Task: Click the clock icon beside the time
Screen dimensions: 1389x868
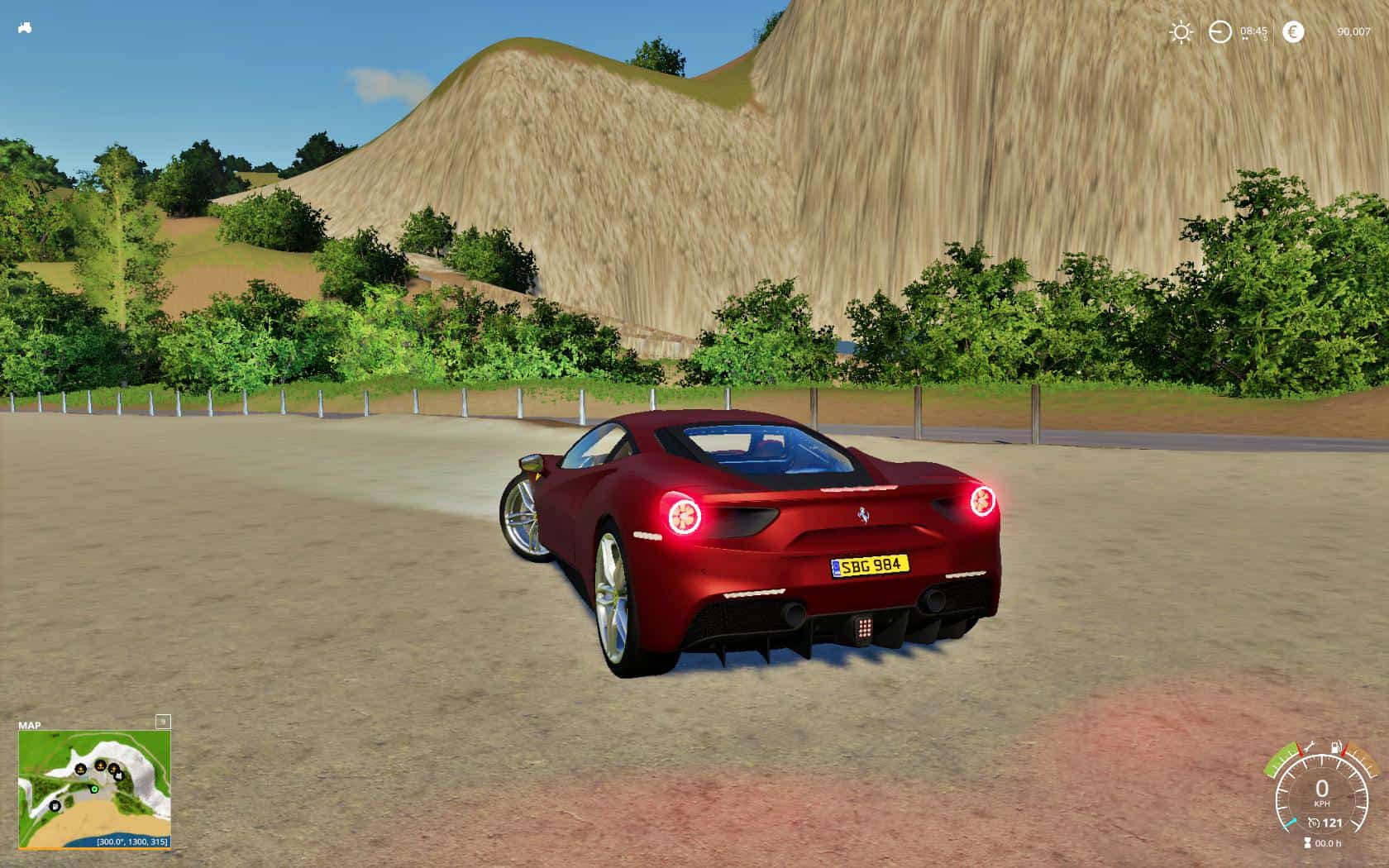Action: click(x=1220, y=32)
